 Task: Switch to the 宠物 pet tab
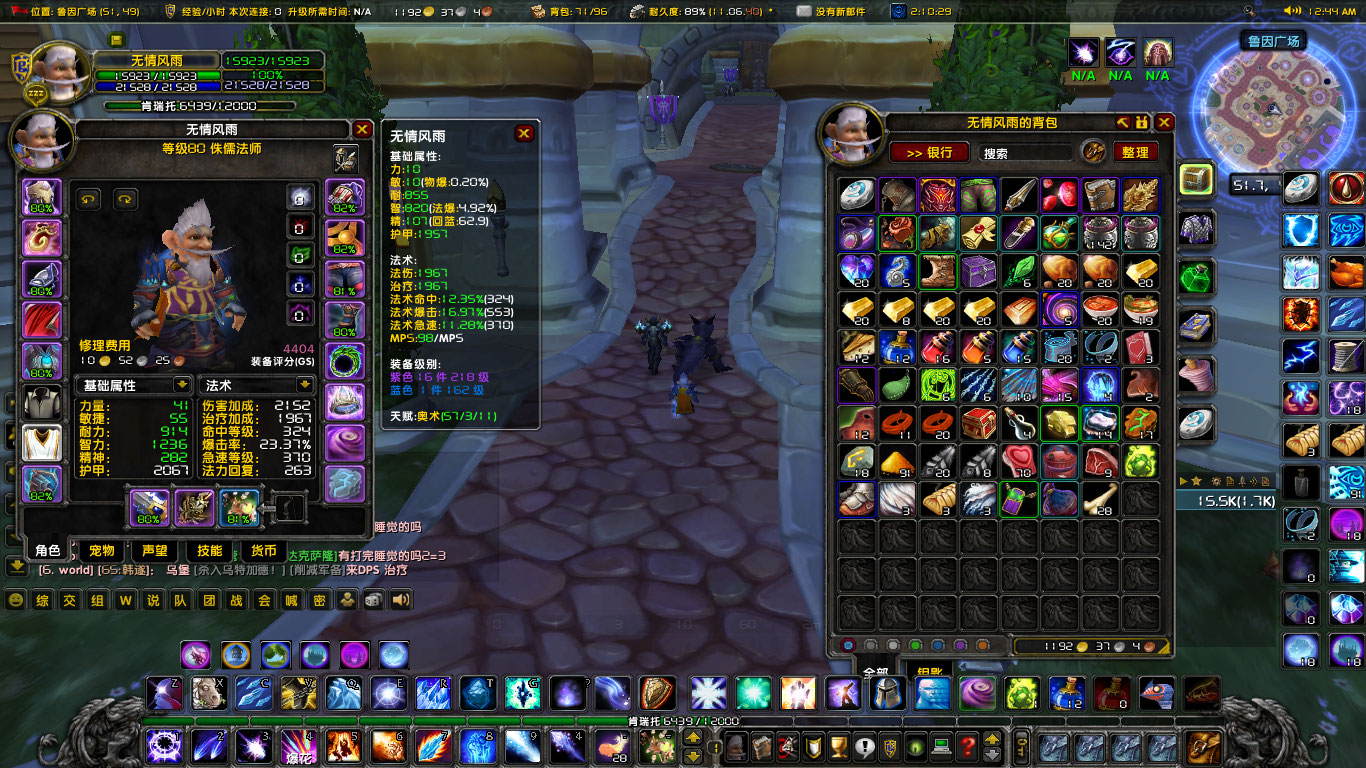[x=103, y=551]
